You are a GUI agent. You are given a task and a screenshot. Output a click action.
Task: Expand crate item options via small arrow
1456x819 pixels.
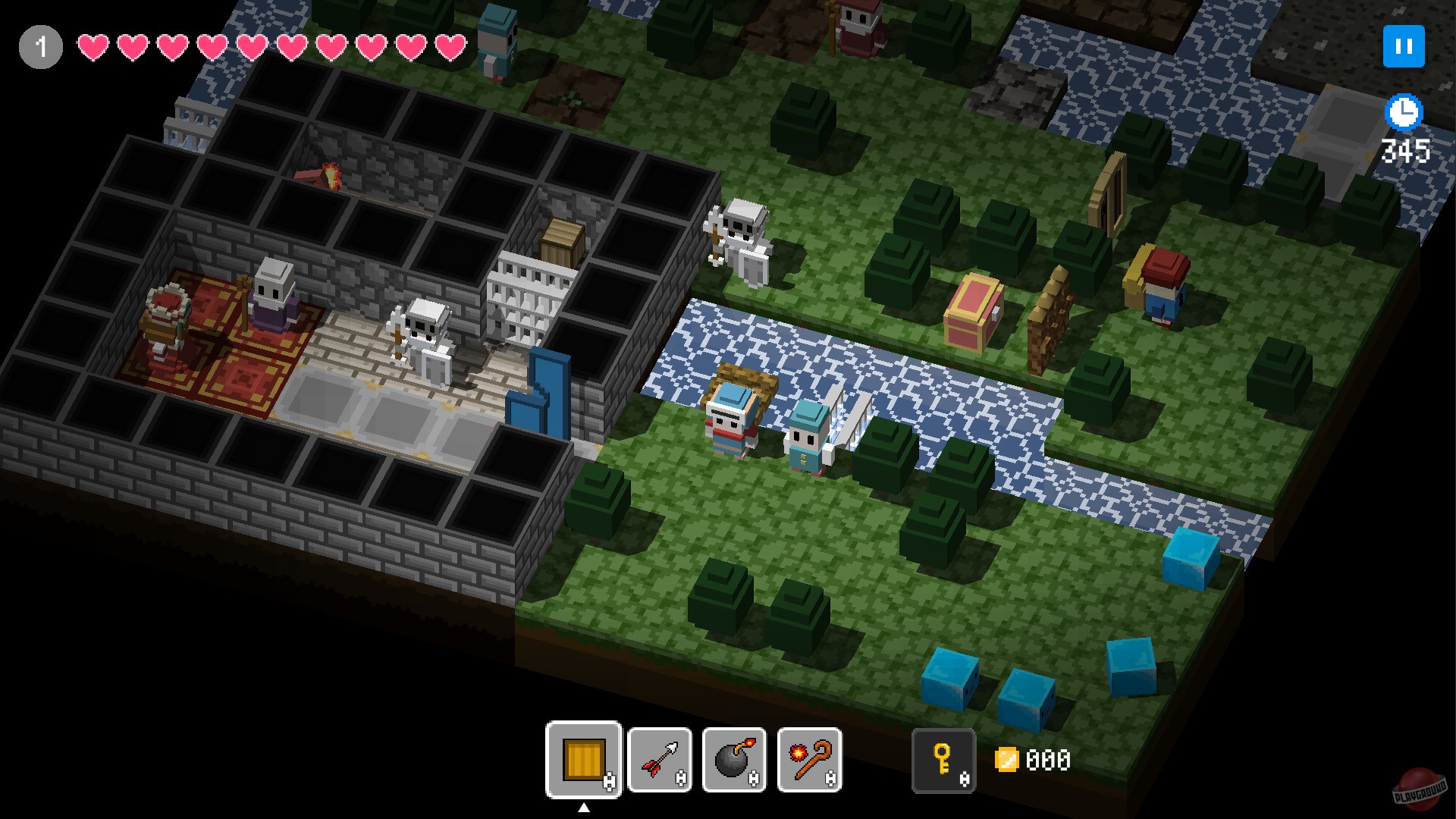tap(582, 809)
